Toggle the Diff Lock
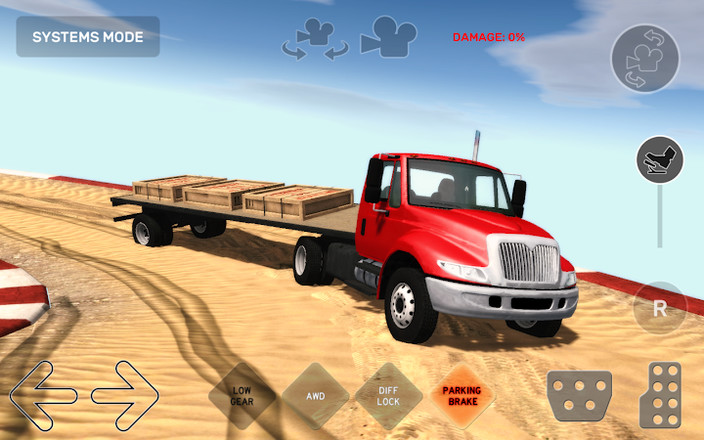This screenshot has width=704, height=440. (389, 396)
